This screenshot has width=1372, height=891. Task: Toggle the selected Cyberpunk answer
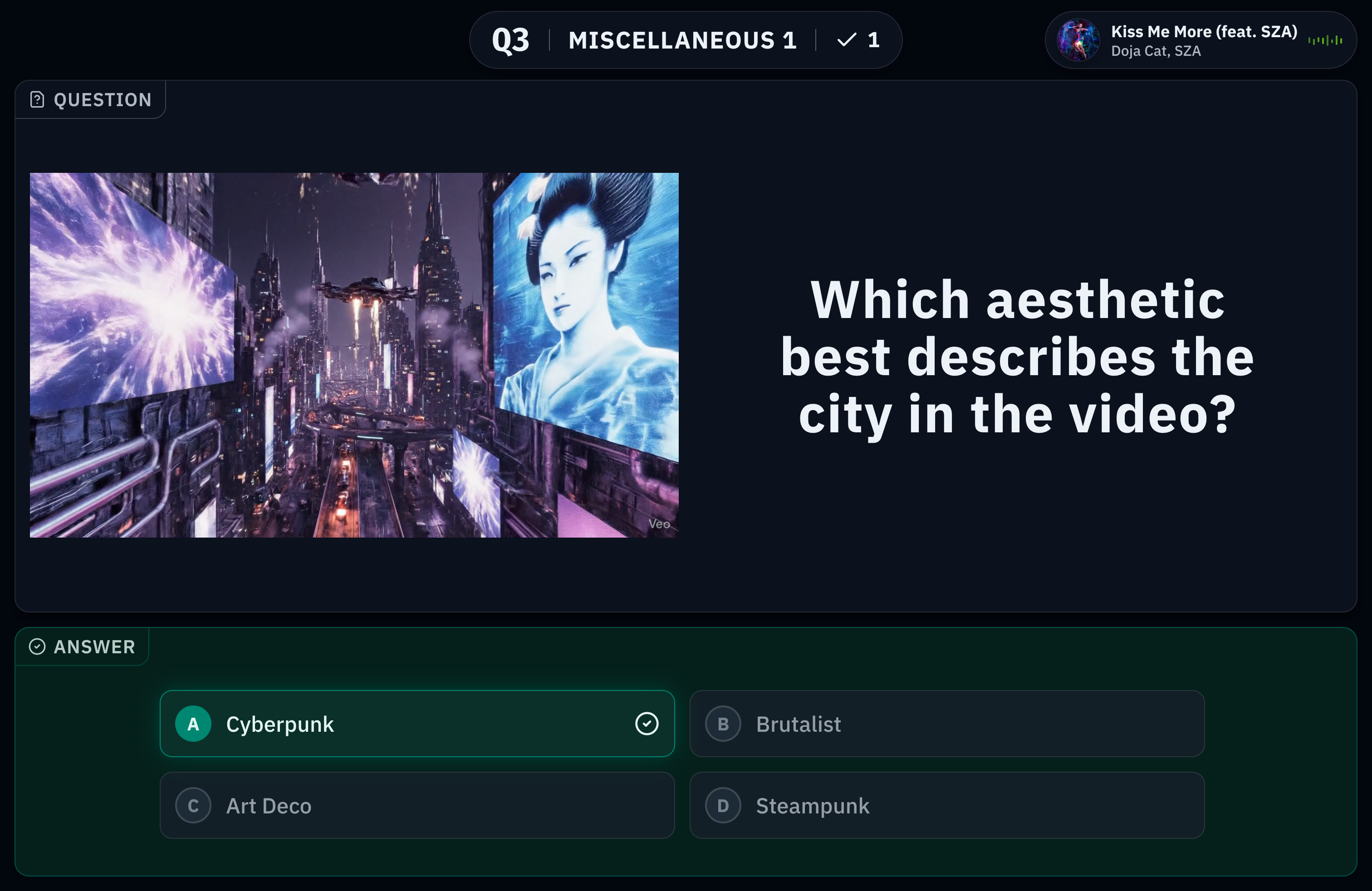click(x=417, y=723)
